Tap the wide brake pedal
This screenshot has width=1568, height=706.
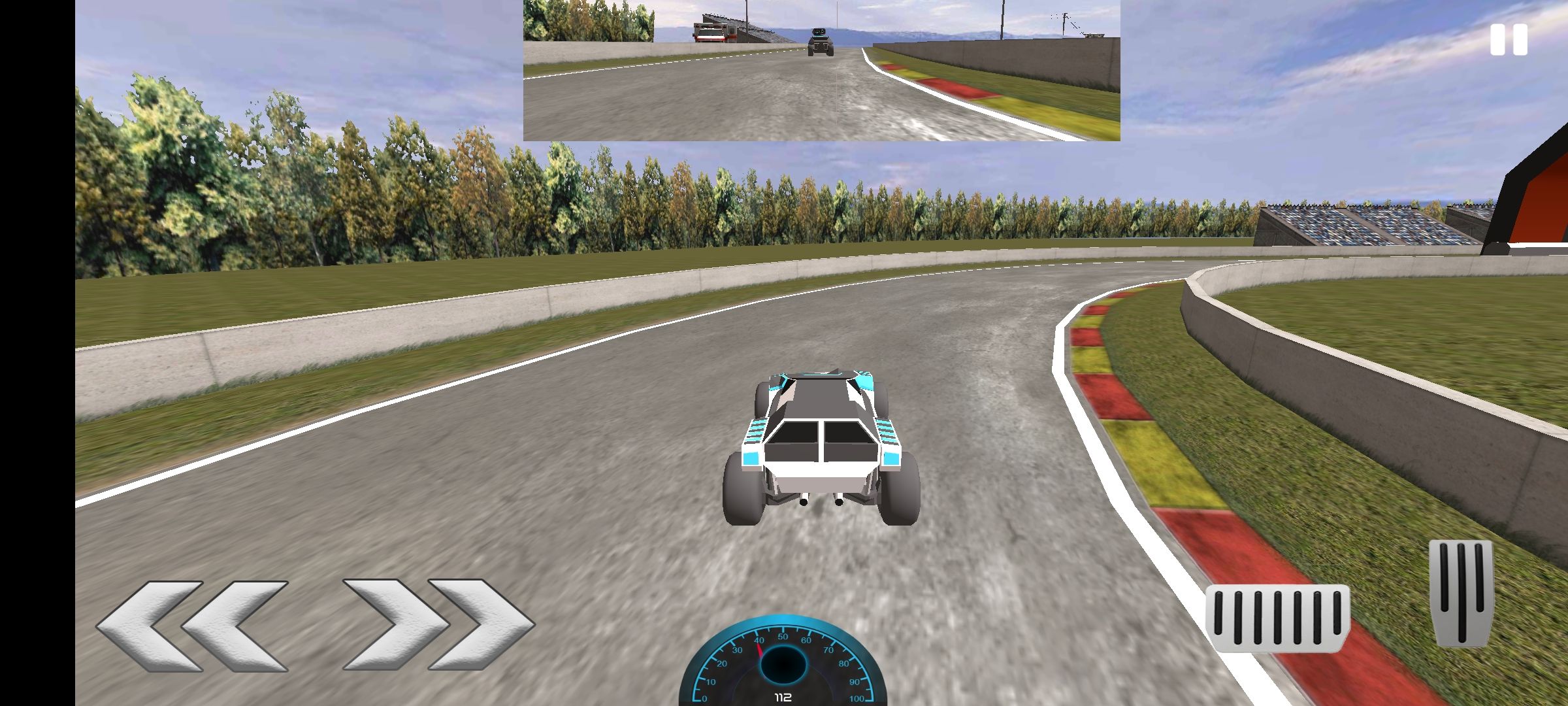click(1277, 618)
